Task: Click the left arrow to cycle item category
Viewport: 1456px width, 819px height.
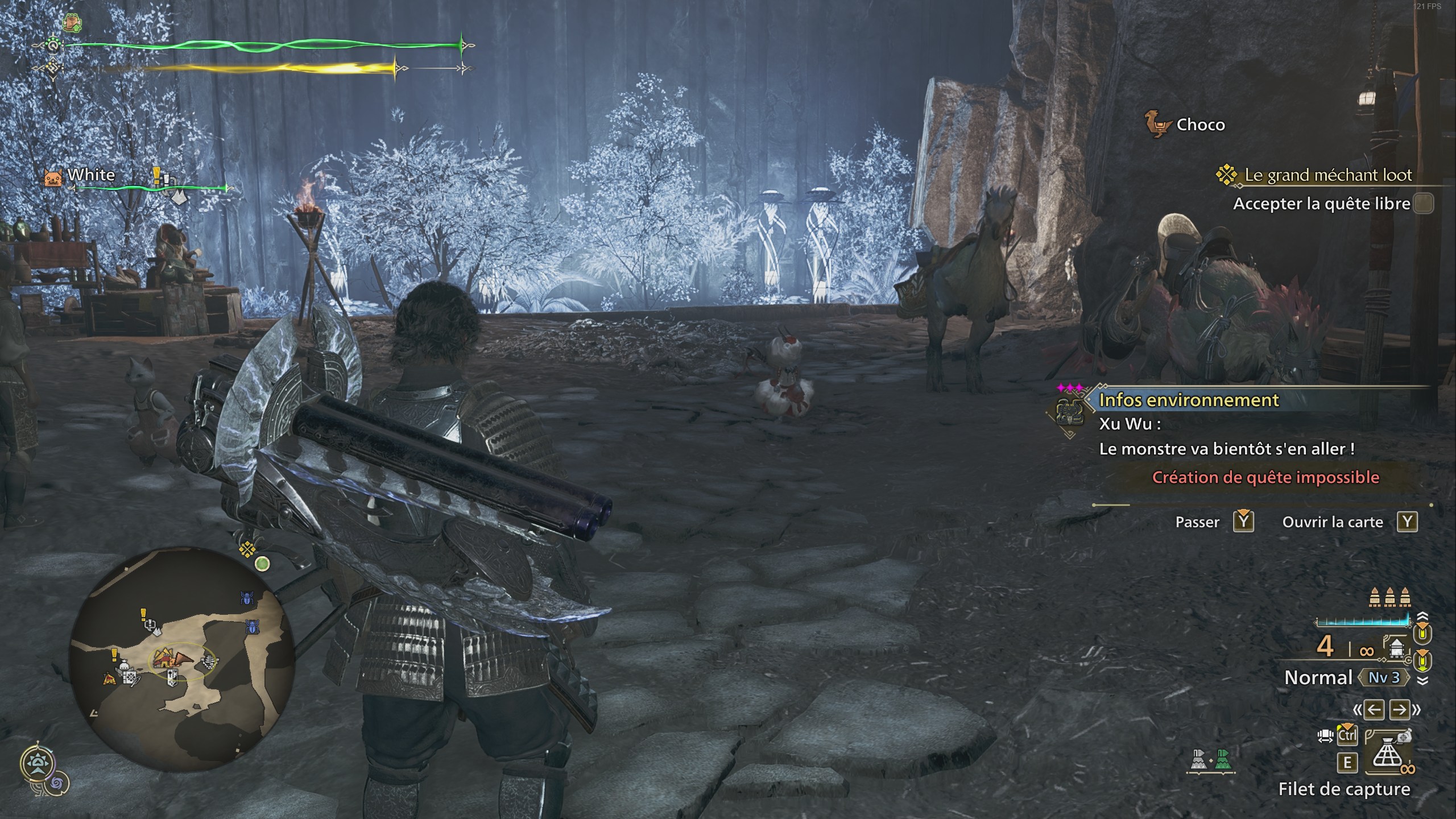Action: 1374,710
